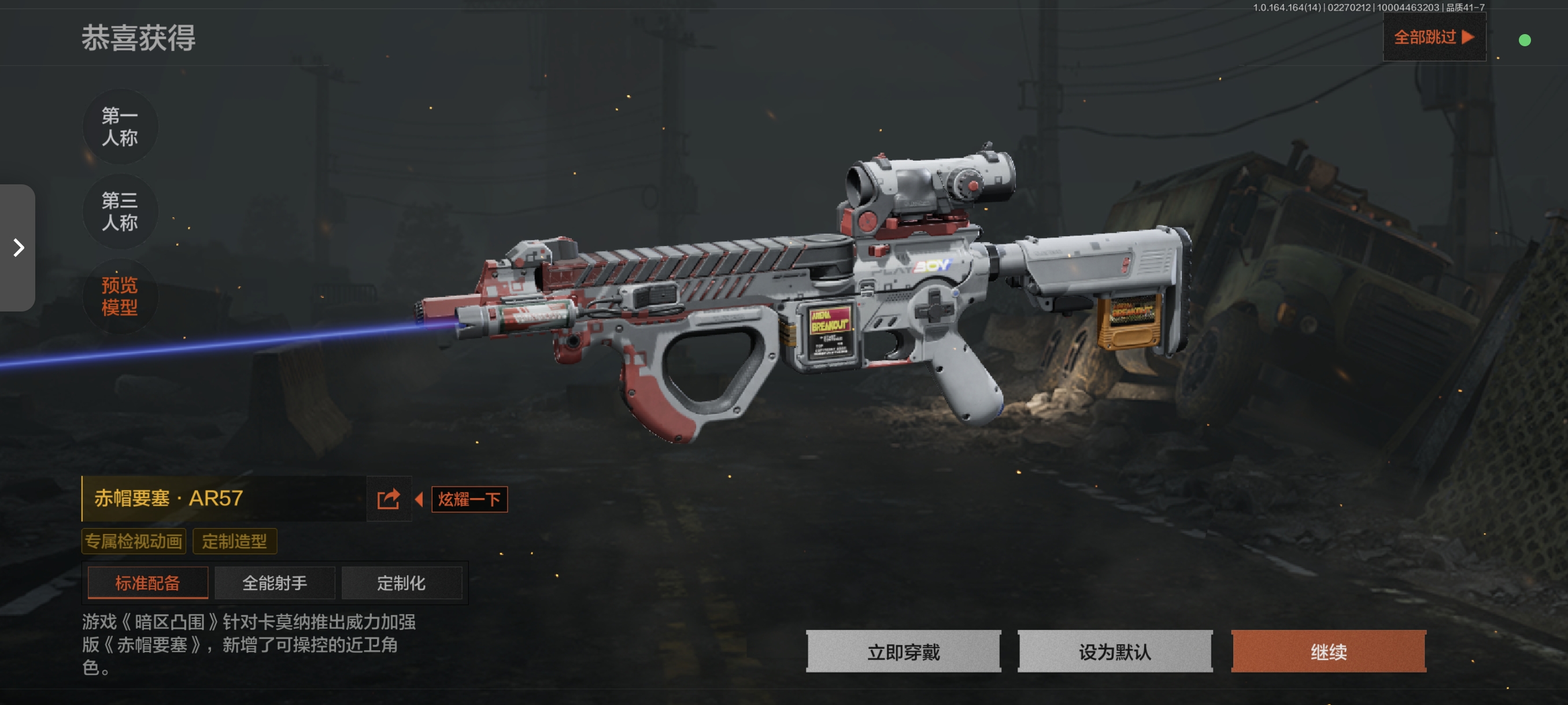
Task: Select the 标准配备 tab
Action: click(148, 582)
